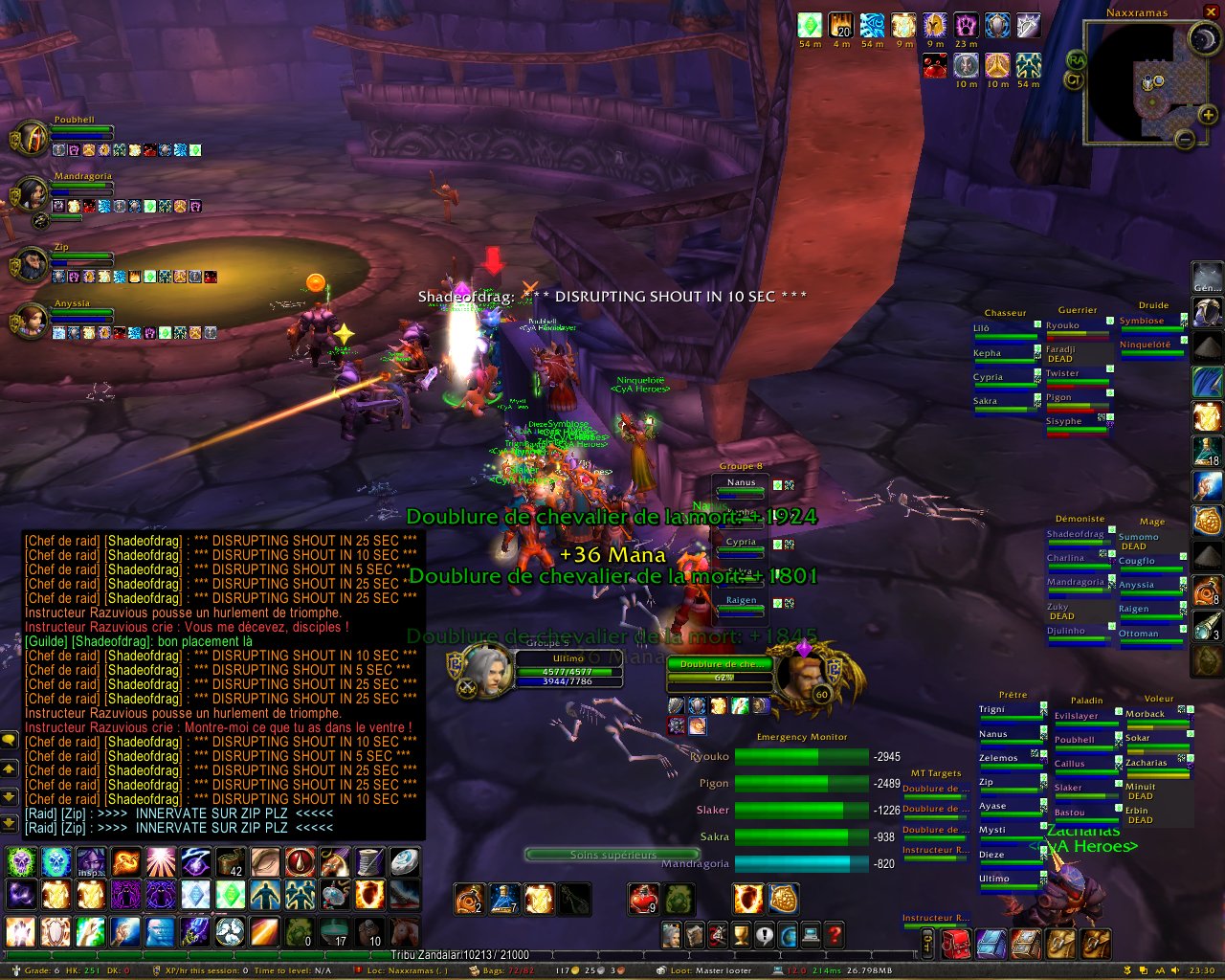Screen dimensions: 1225x980
Task: Select Poubhell's party portrait frame
Action: [32, 140]
